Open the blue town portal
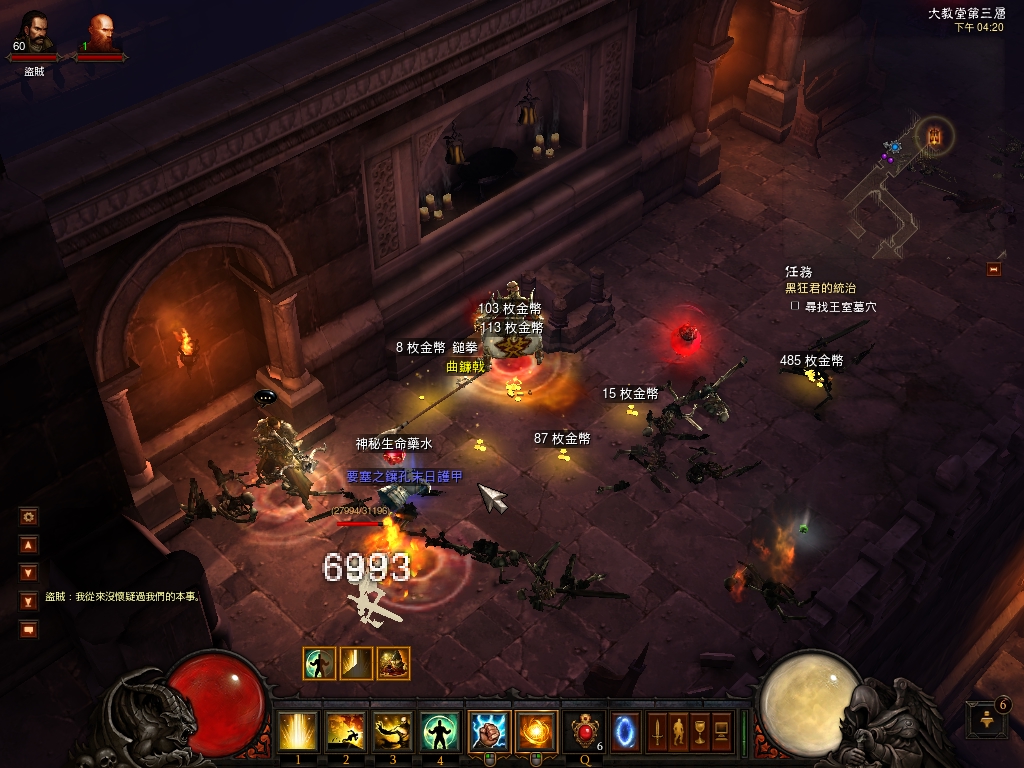This screenshot has height=768, width=1024. (625, 731)
